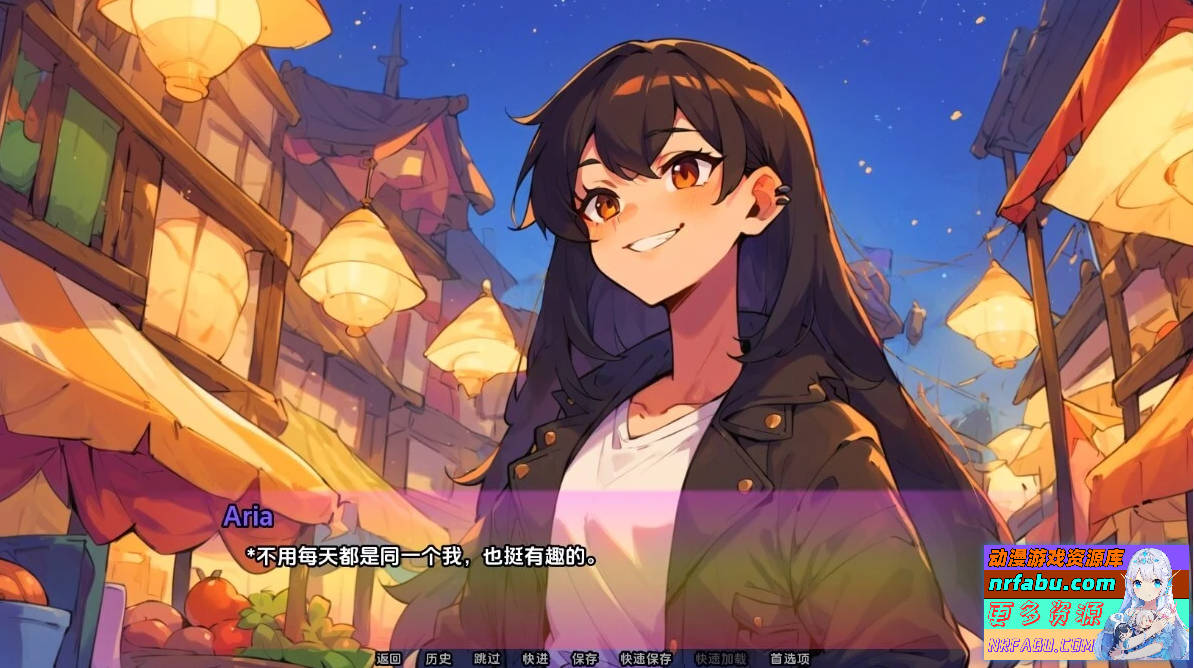Click the 返回 (Back) button

coord(388,659)
